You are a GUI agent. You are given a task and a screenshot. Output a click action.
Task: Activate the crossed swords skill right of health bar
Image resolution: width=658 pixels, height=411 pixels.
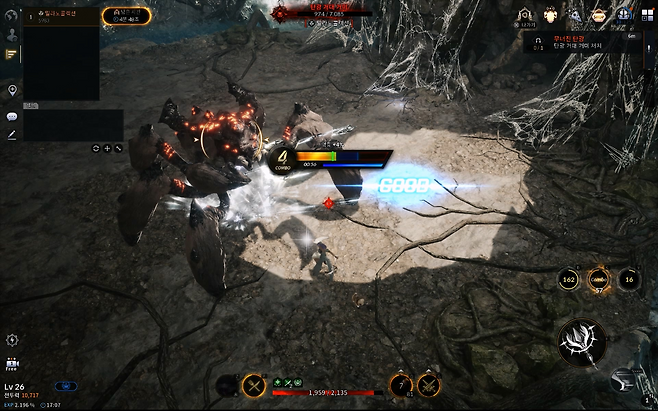point(428,383)
